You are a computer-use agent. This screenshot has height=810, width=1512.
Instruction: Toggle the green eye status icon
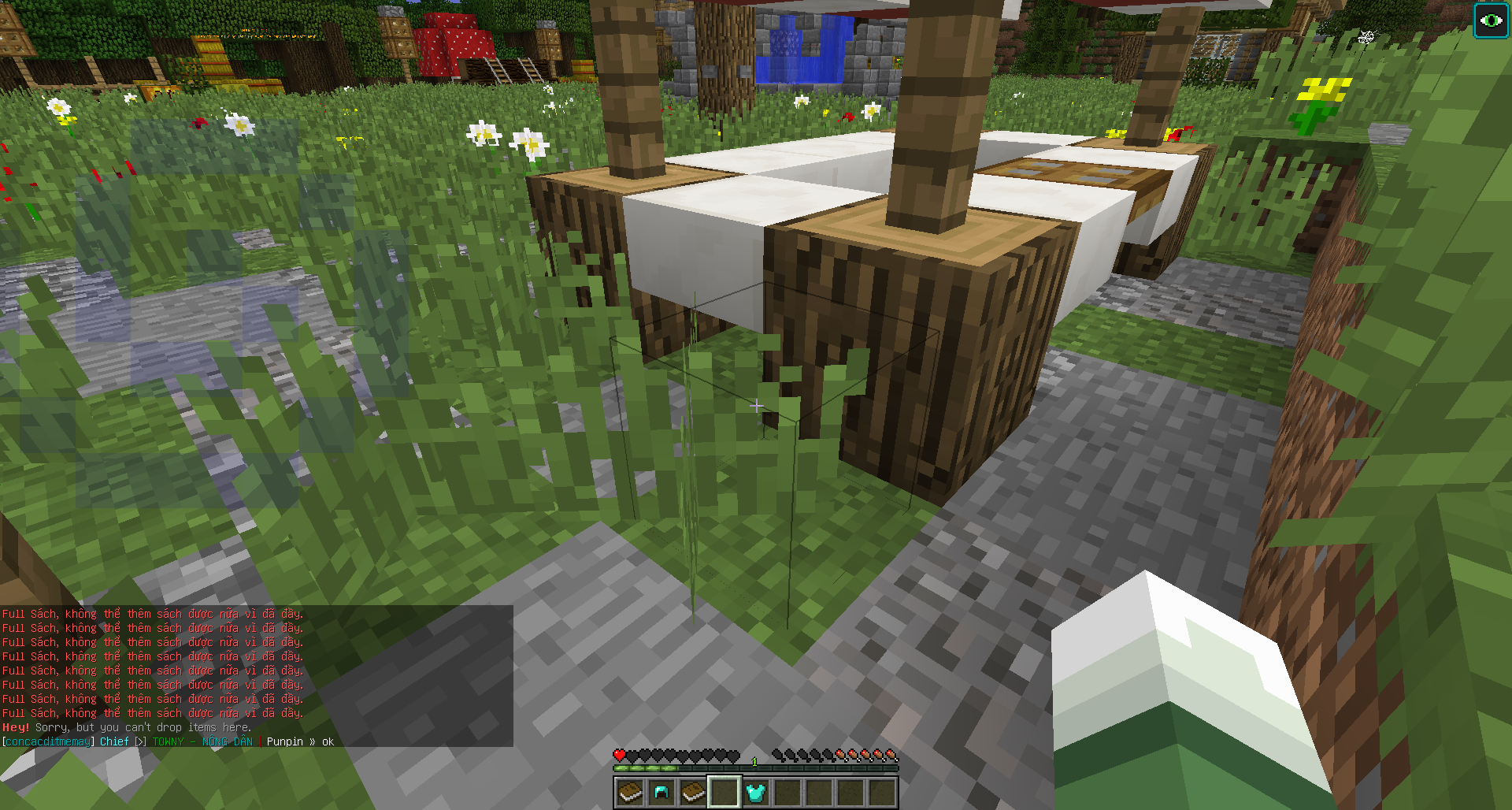pyautogui.click(x=1491, y=20)
